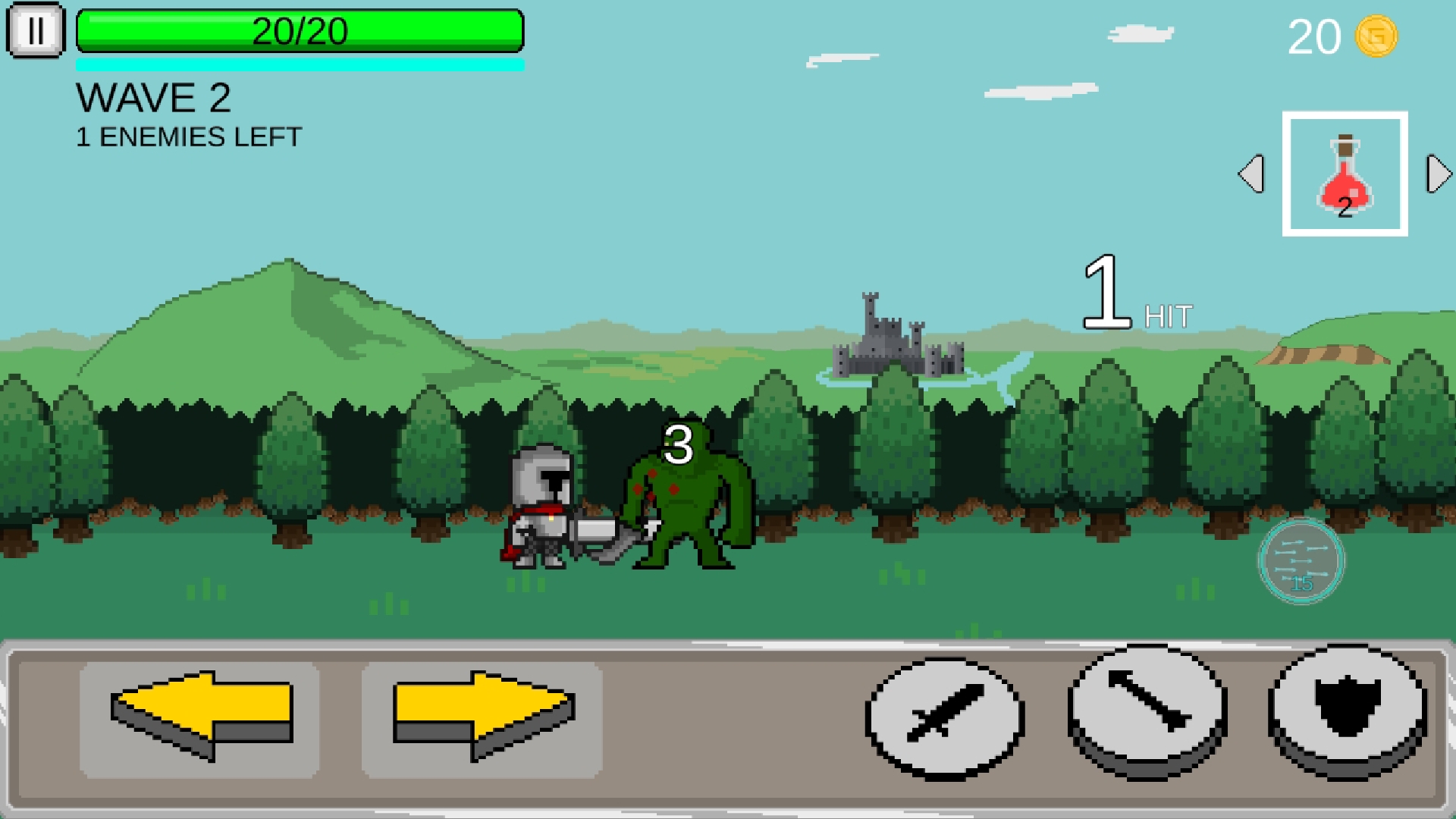Click the left chevron to cycle inventory items

tap(1252, 173)
